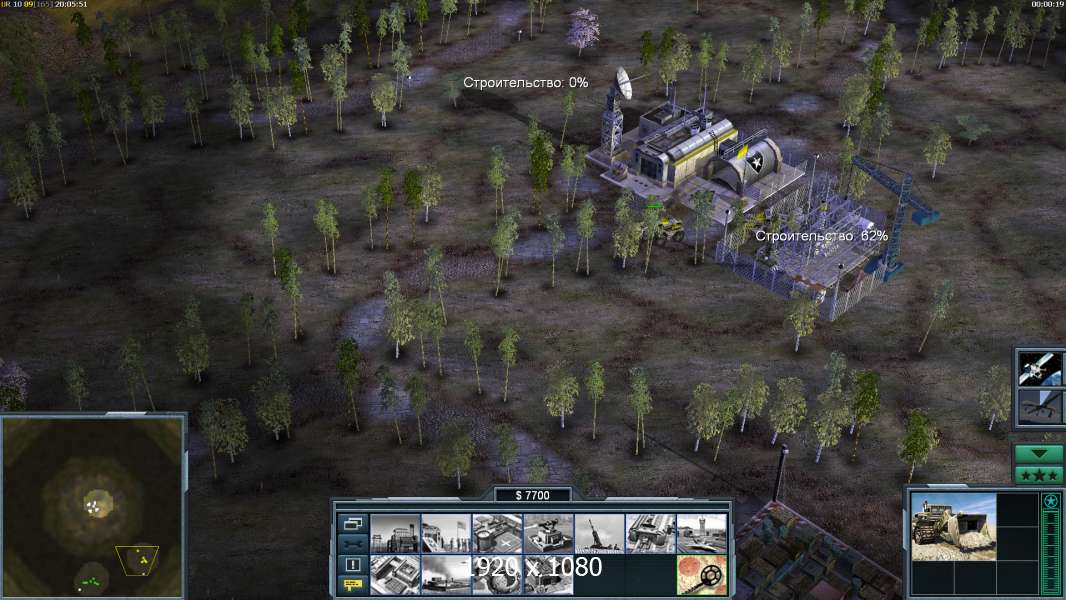Select the ship with smoke build icon

445,574
